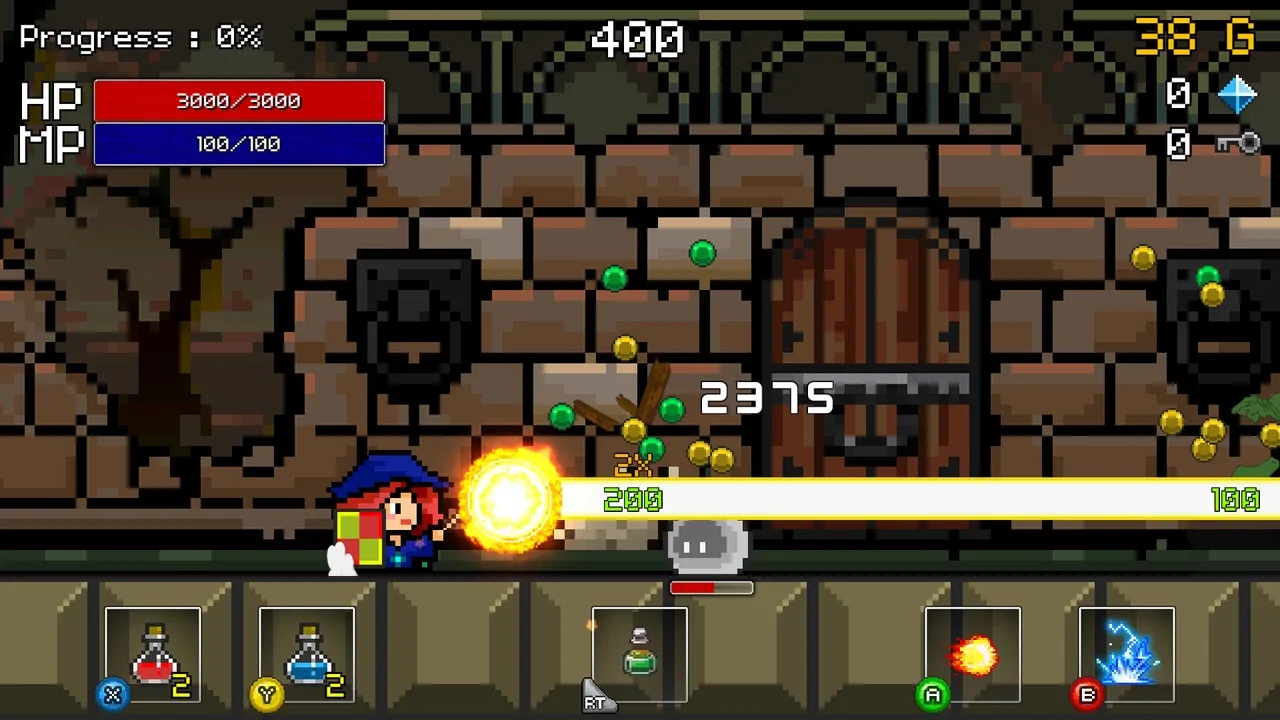Viewport: 1280px width, 720px height.
Task: Select the A gamepad button badge
Action: pyautogui.click(x=932, y=694)
